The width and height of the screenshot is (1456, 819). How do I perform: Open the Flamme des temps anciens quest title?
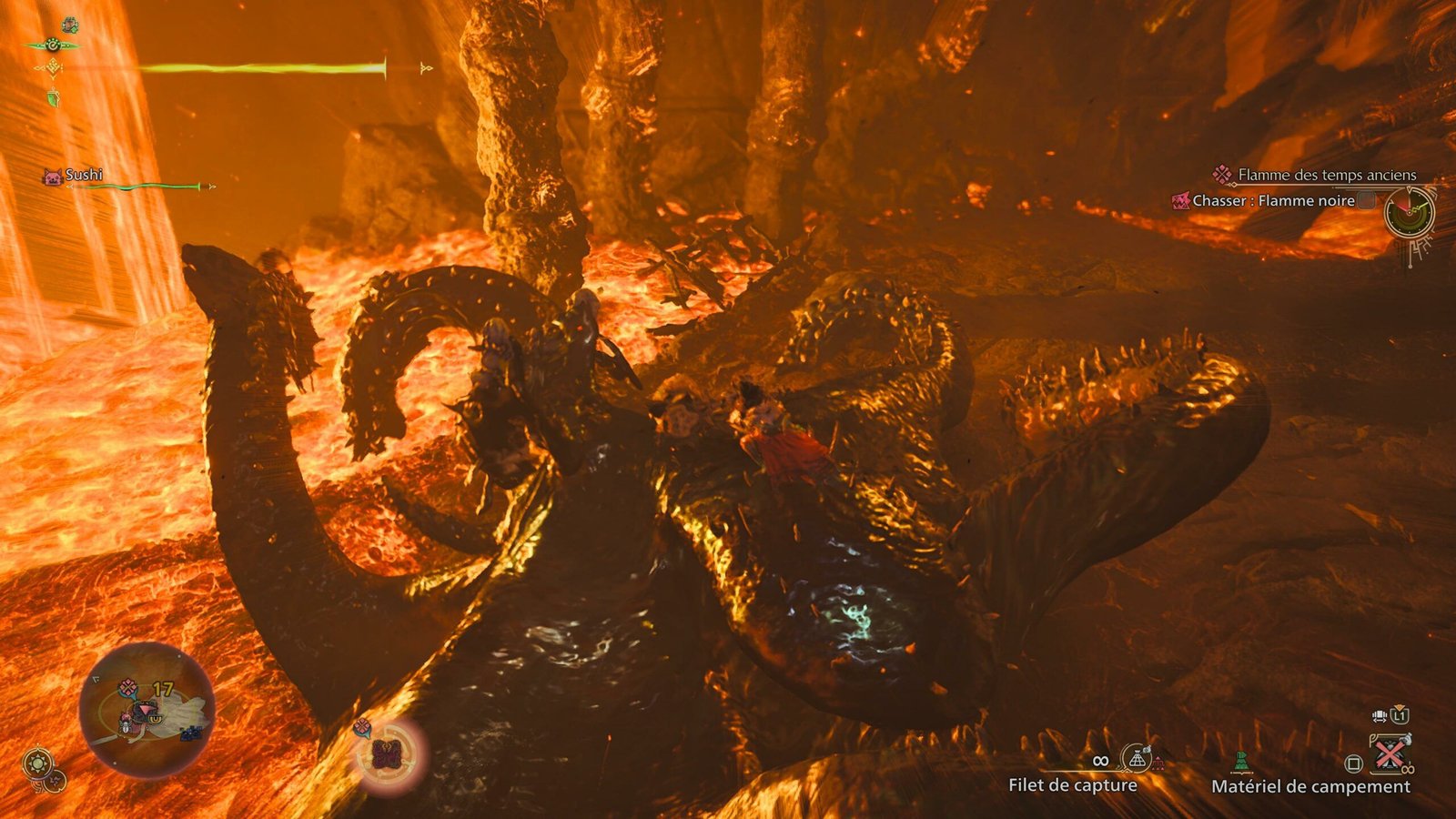tap(1326, 175)
